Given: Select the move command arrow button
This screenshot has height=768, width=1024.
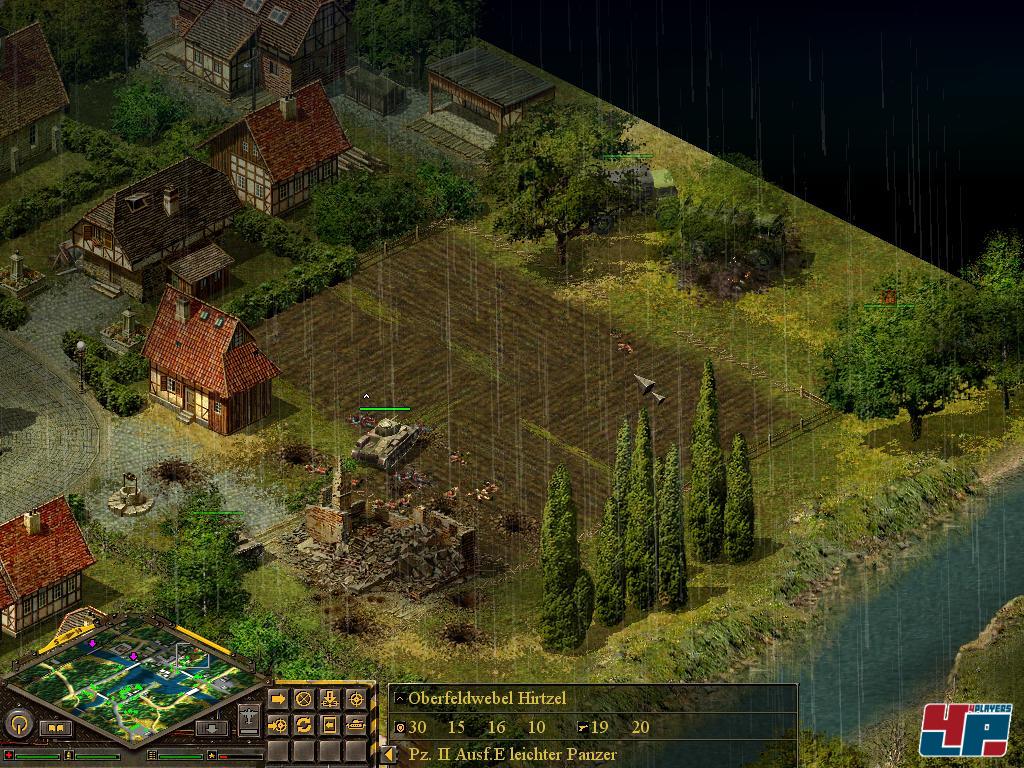Looking at the screenshot, I should pyautogui.click(x=278, y=699).
